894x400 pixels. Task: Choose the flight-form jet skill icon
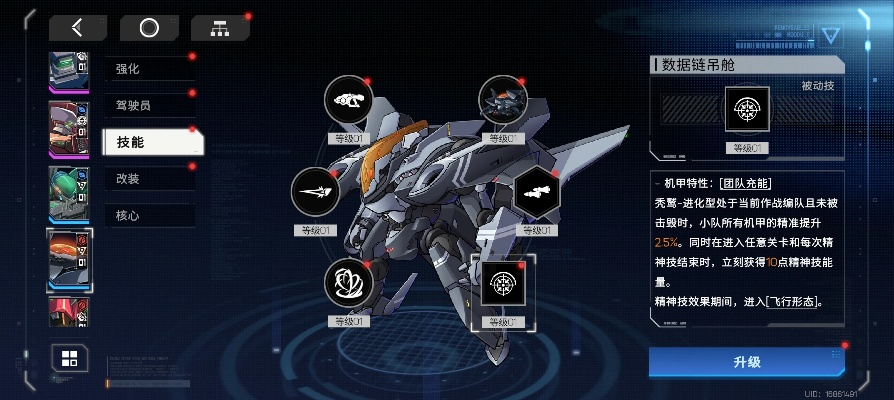[x=502, y=100]
